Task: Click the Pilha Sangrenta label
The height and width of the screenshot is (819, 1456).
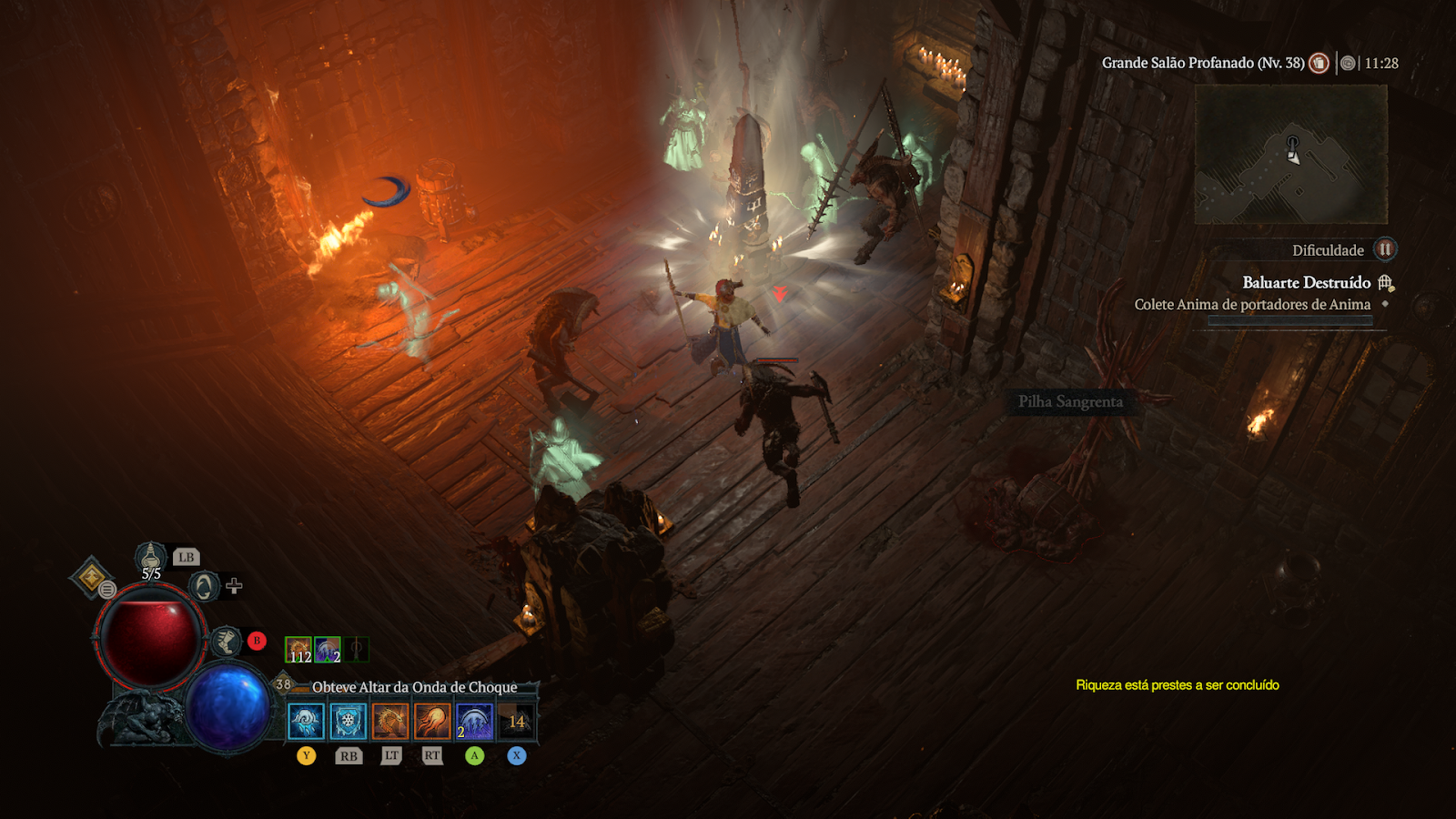Action: pyautogui.click(x=1070, y=401)
